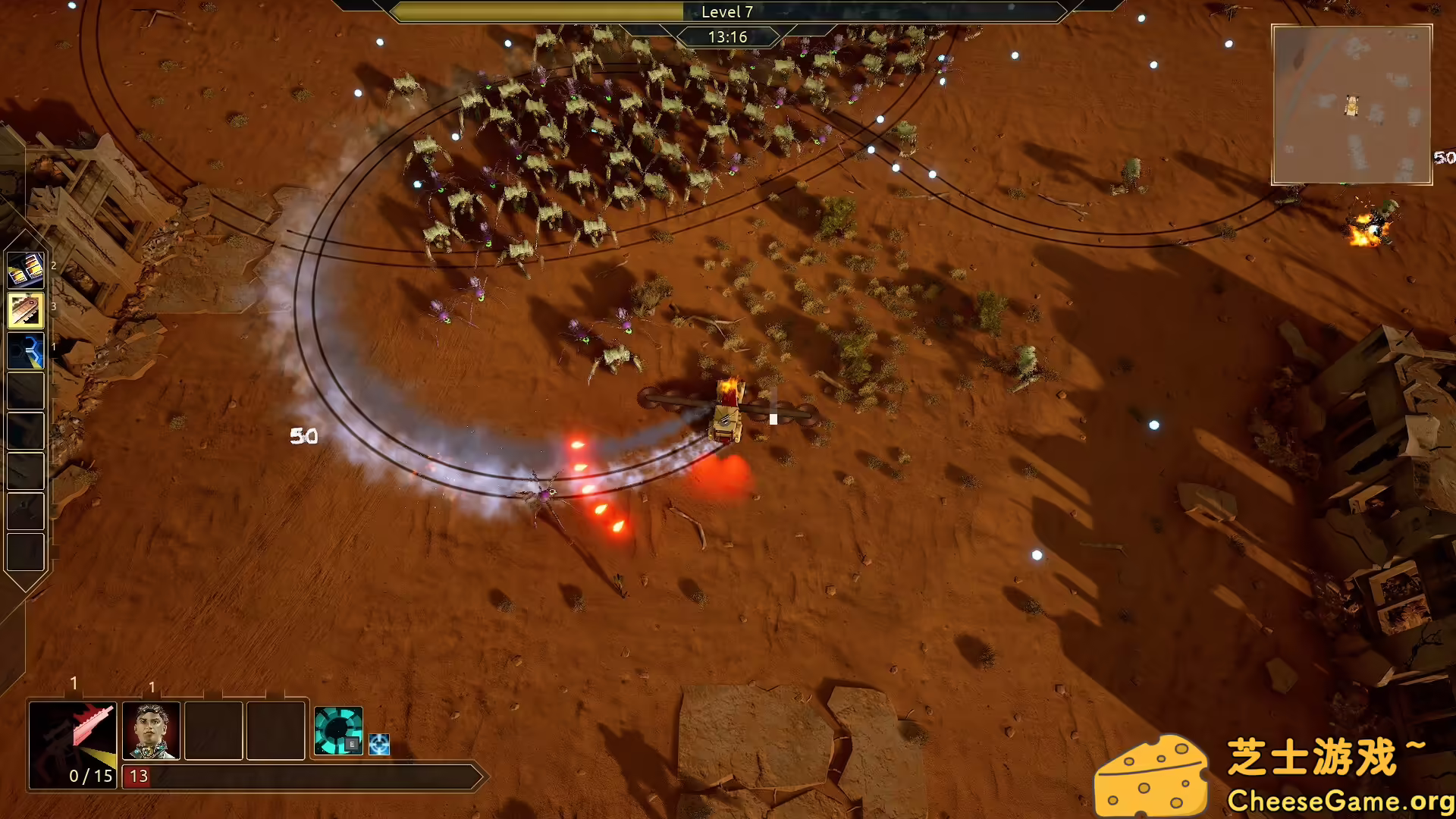The image size is (1456, 819).
Task: Select the blue hexagon shield upgrade icon
Action: [26, 350]
